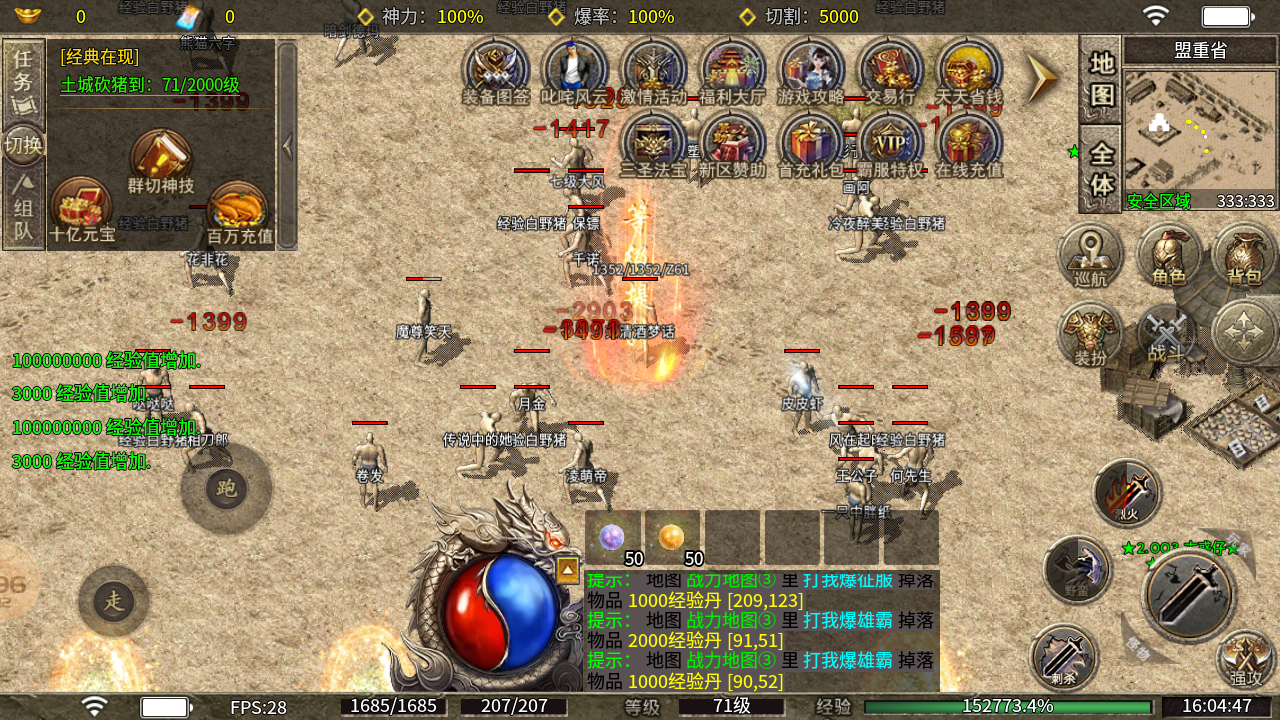
Task: Open the 首充礼包 first-recharge gift
Action: 812,143
